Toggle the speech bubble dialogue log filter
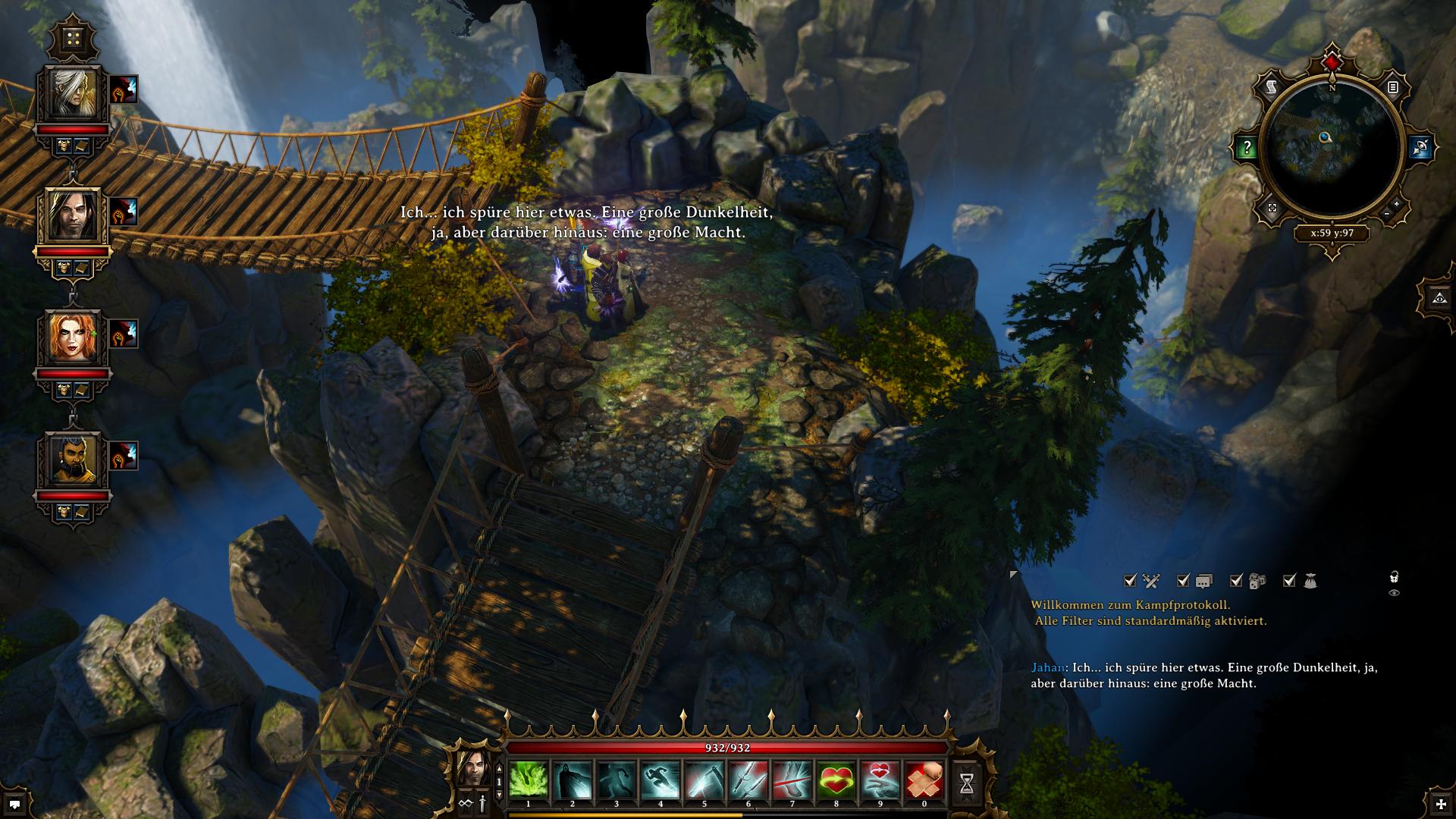The height and width of the screenshot is (819, 1456). (x=1184, y=581)
